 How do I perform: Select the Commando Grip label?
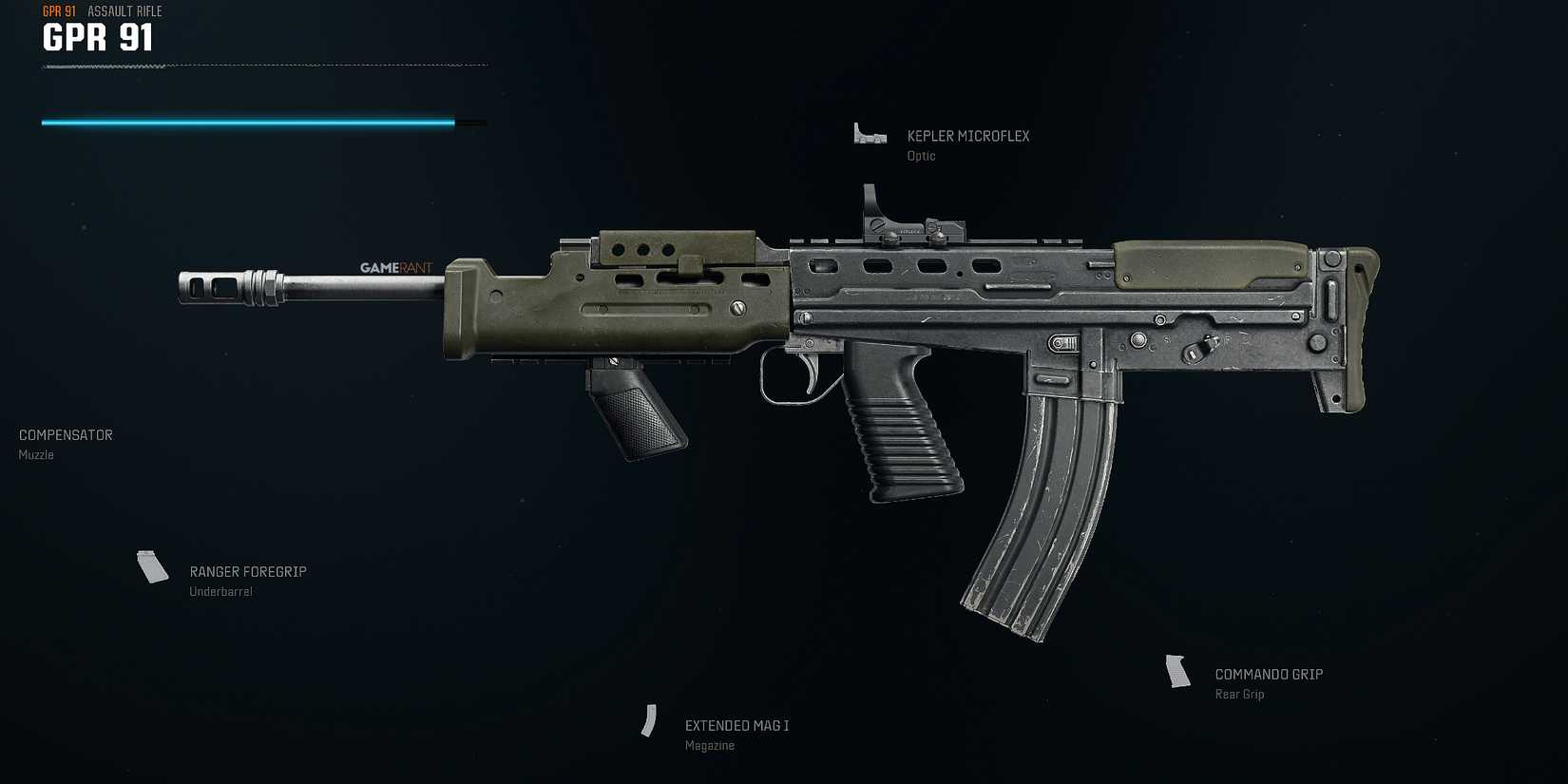[x=1269, y=674]
